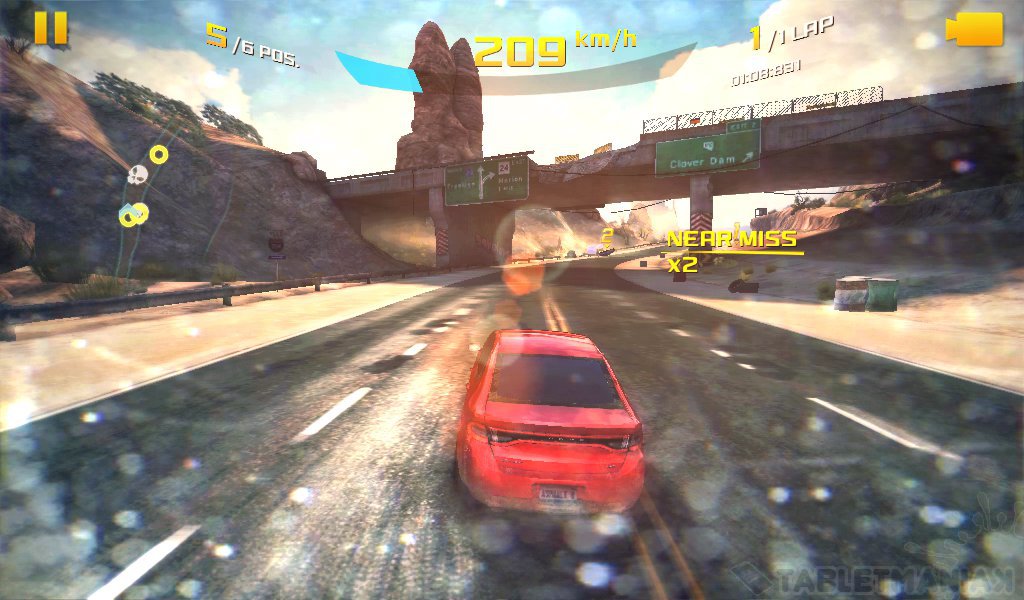Pause the race with the pause button
1024x600 pixels.
click(x=51, y=28)
